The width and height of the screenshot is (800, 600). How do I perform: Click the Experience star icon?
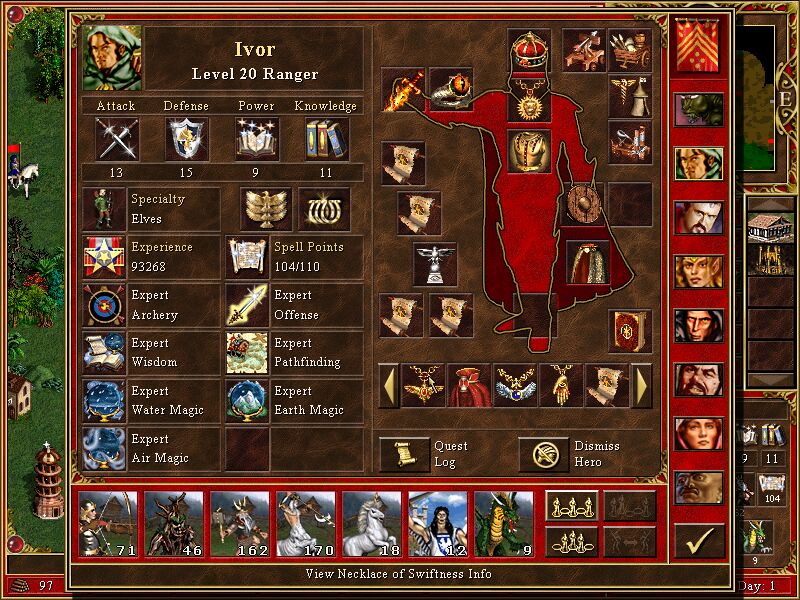point(104,257)
